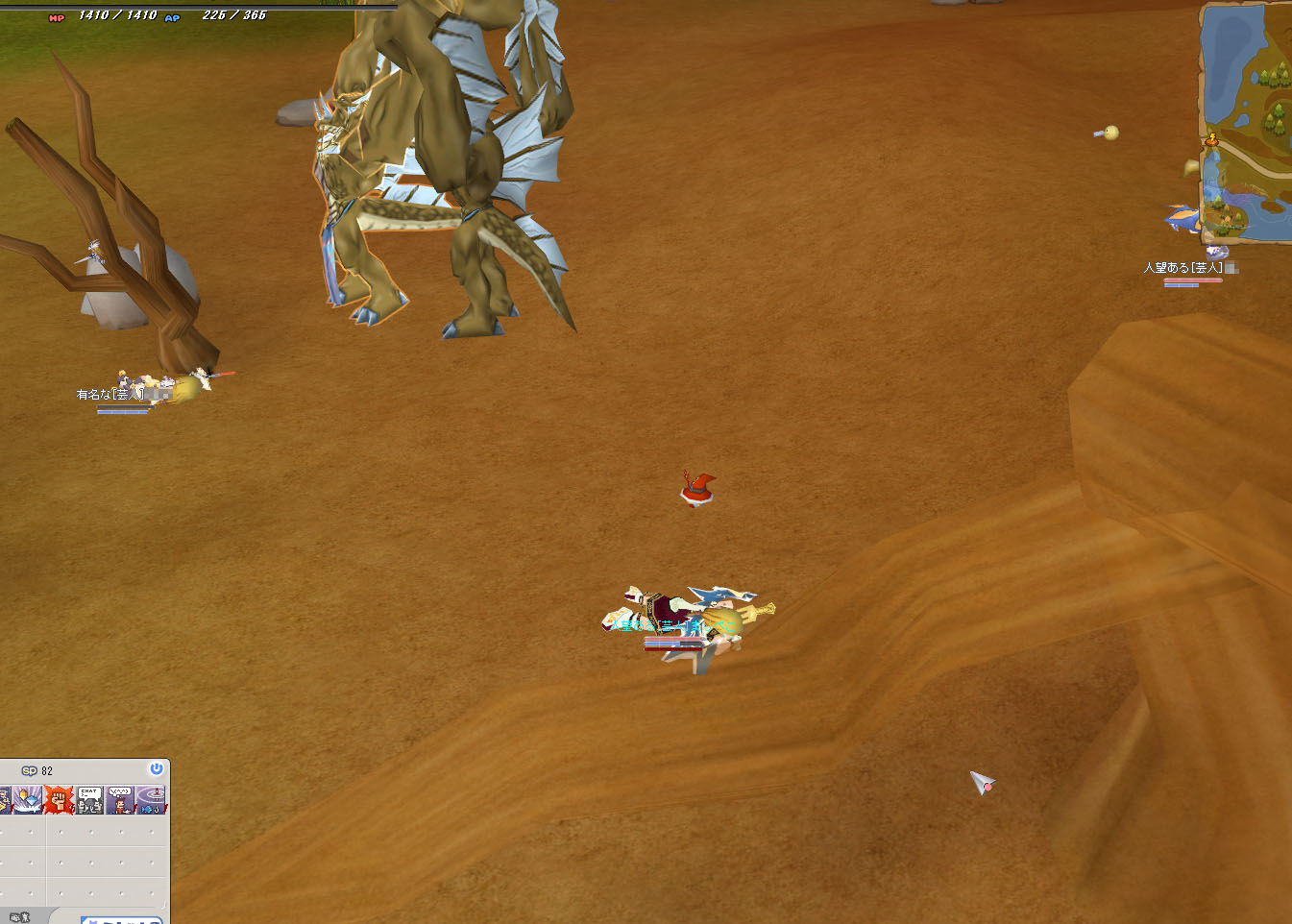Click the blue power button on skill panel
Screen dimensions: 1292x924
[x=156, y=769]
